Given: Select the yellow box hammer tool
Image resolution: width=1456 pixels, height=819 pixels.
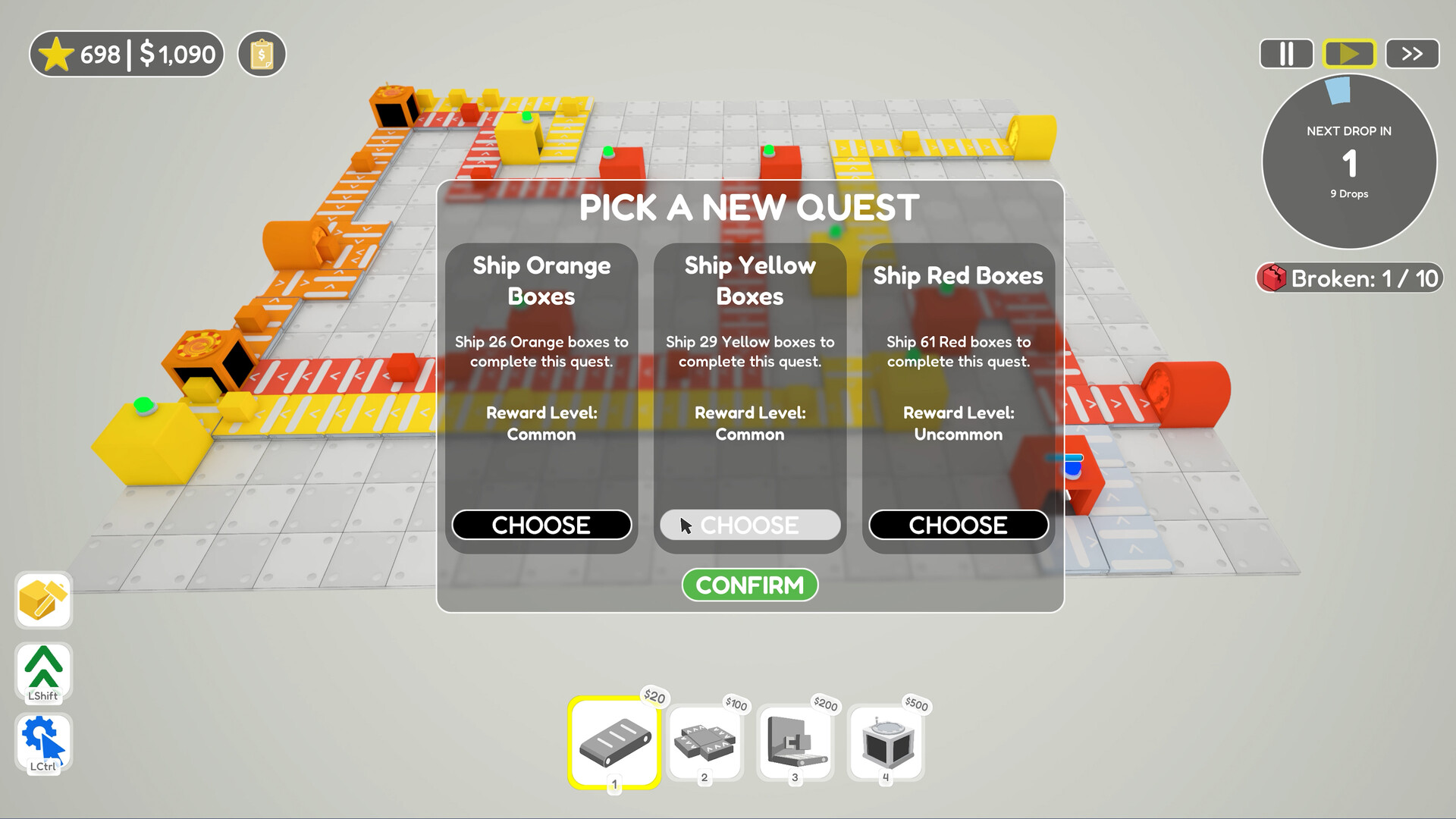Looking at the screenshot, I should pyautogui.click(x=42, y=600).
